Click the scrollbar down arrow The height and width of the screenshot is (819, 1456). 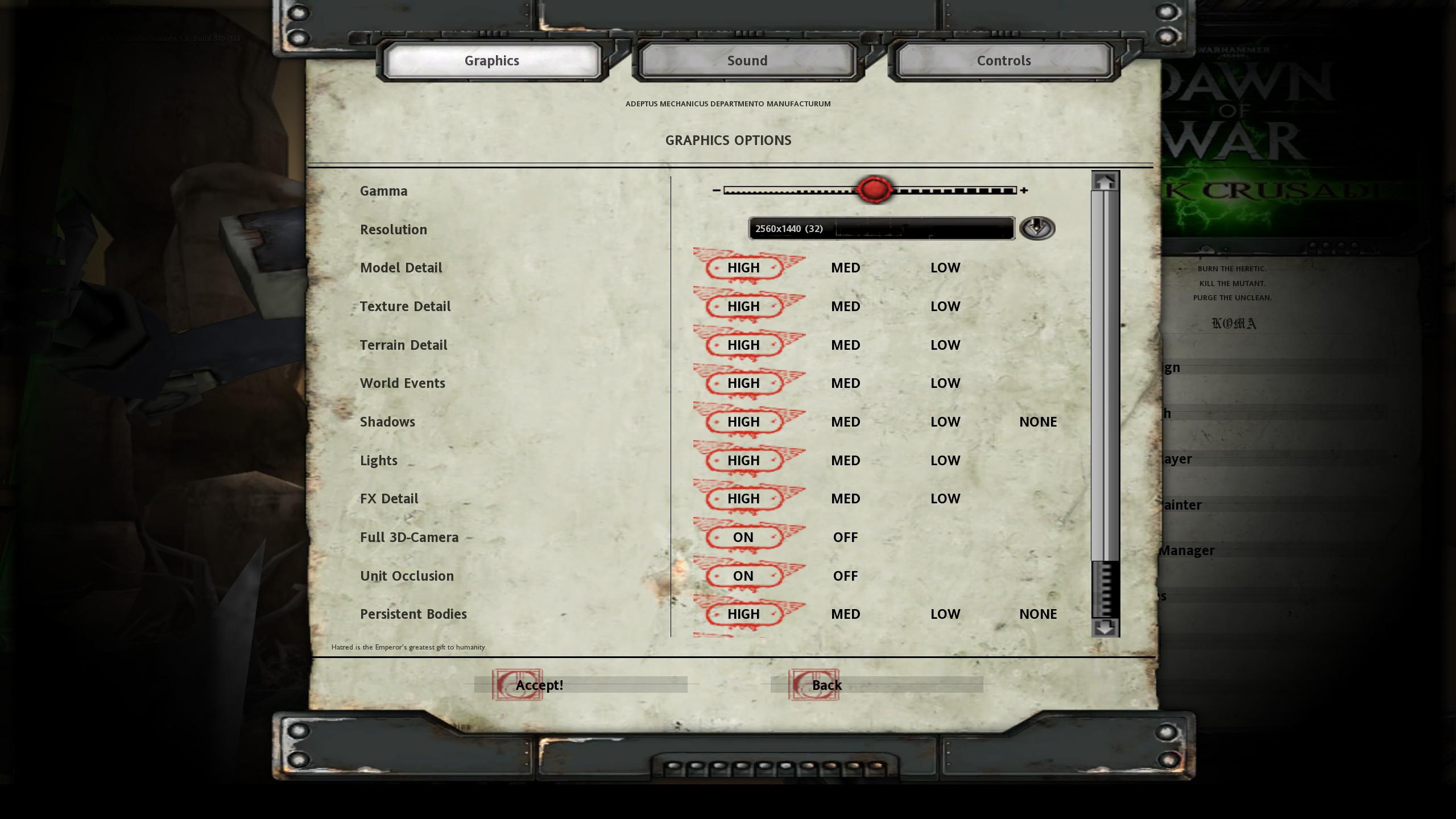point(1105,628)
